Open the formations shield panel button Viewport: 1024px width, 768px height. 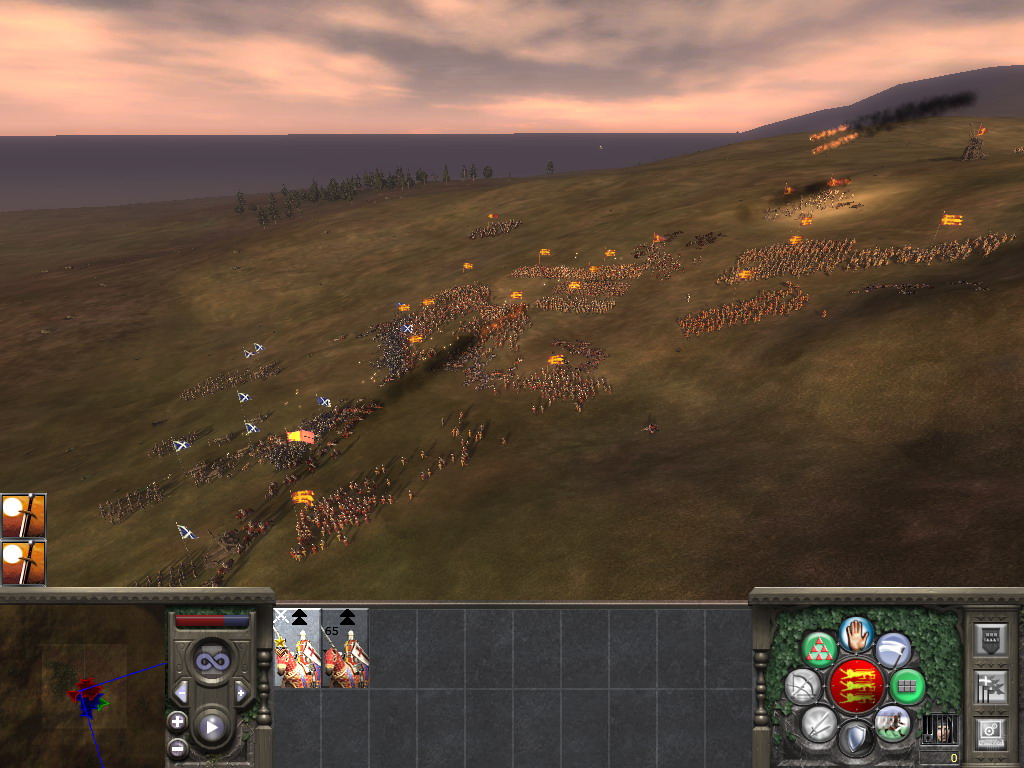pos(990,641)
